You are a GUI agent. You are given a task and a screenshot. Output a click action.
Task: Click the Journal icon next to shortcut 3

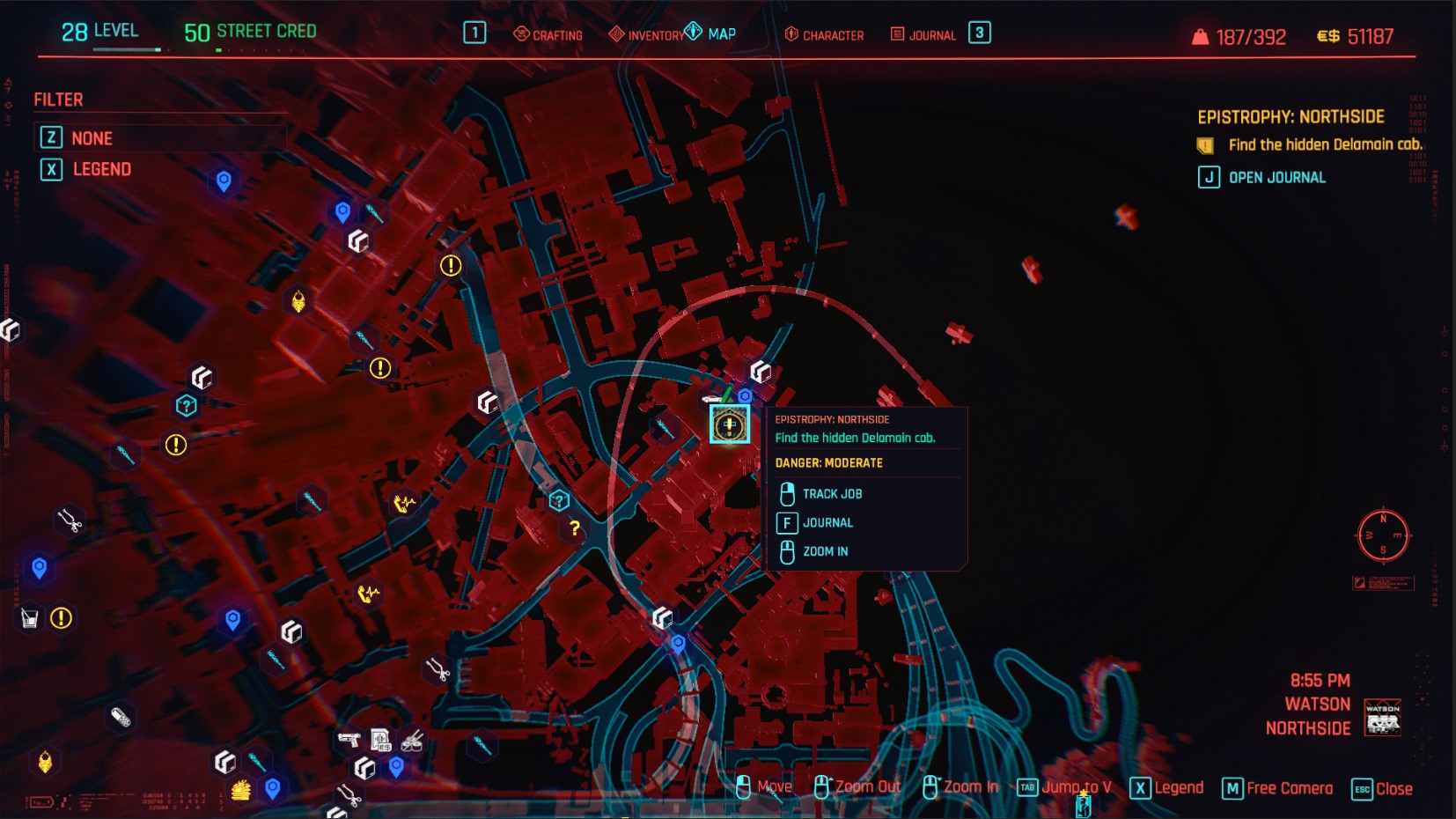tap(898, 34)
